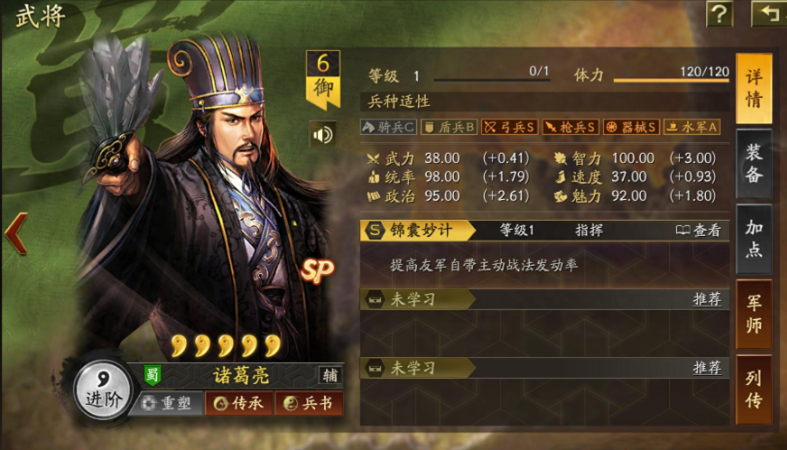Image resolution: width=787 pixels, height=450 pixels.
Task: View details with the 查看 button
Action: coord(698,230)
